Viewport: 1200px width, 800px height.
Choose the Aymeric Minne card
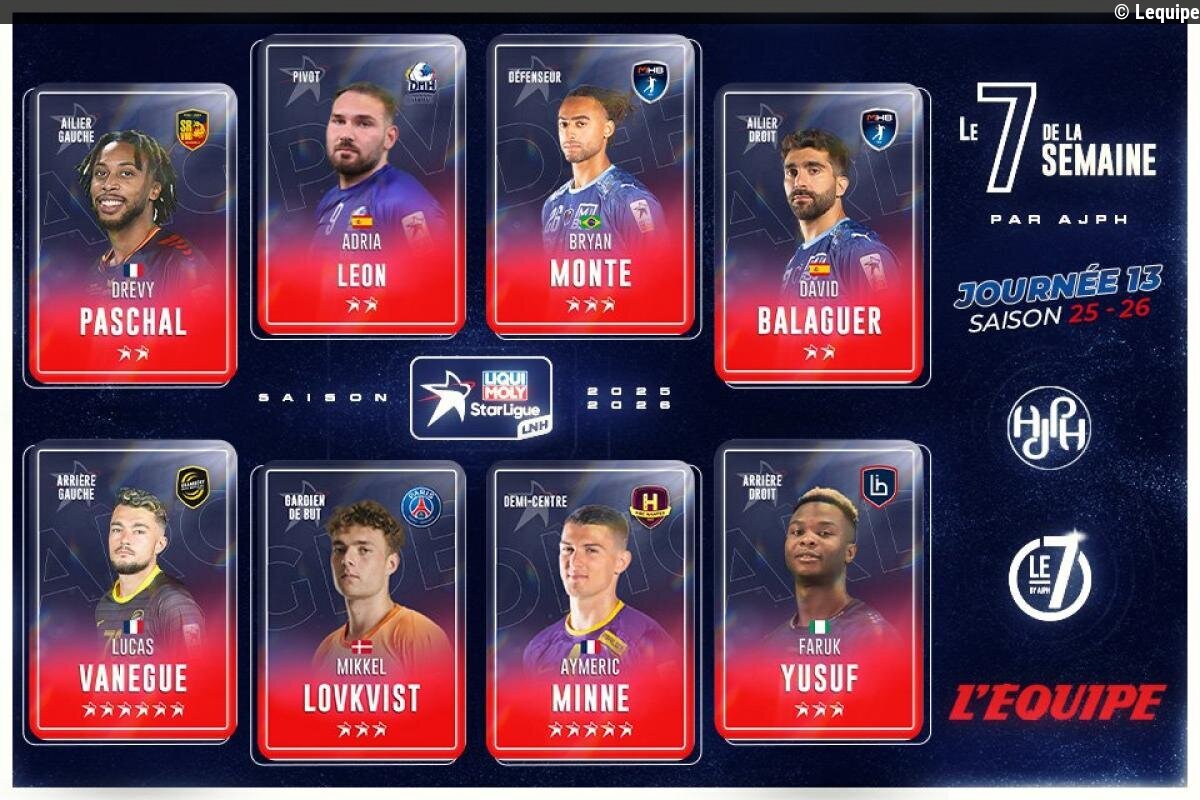(x=591, y=610)
